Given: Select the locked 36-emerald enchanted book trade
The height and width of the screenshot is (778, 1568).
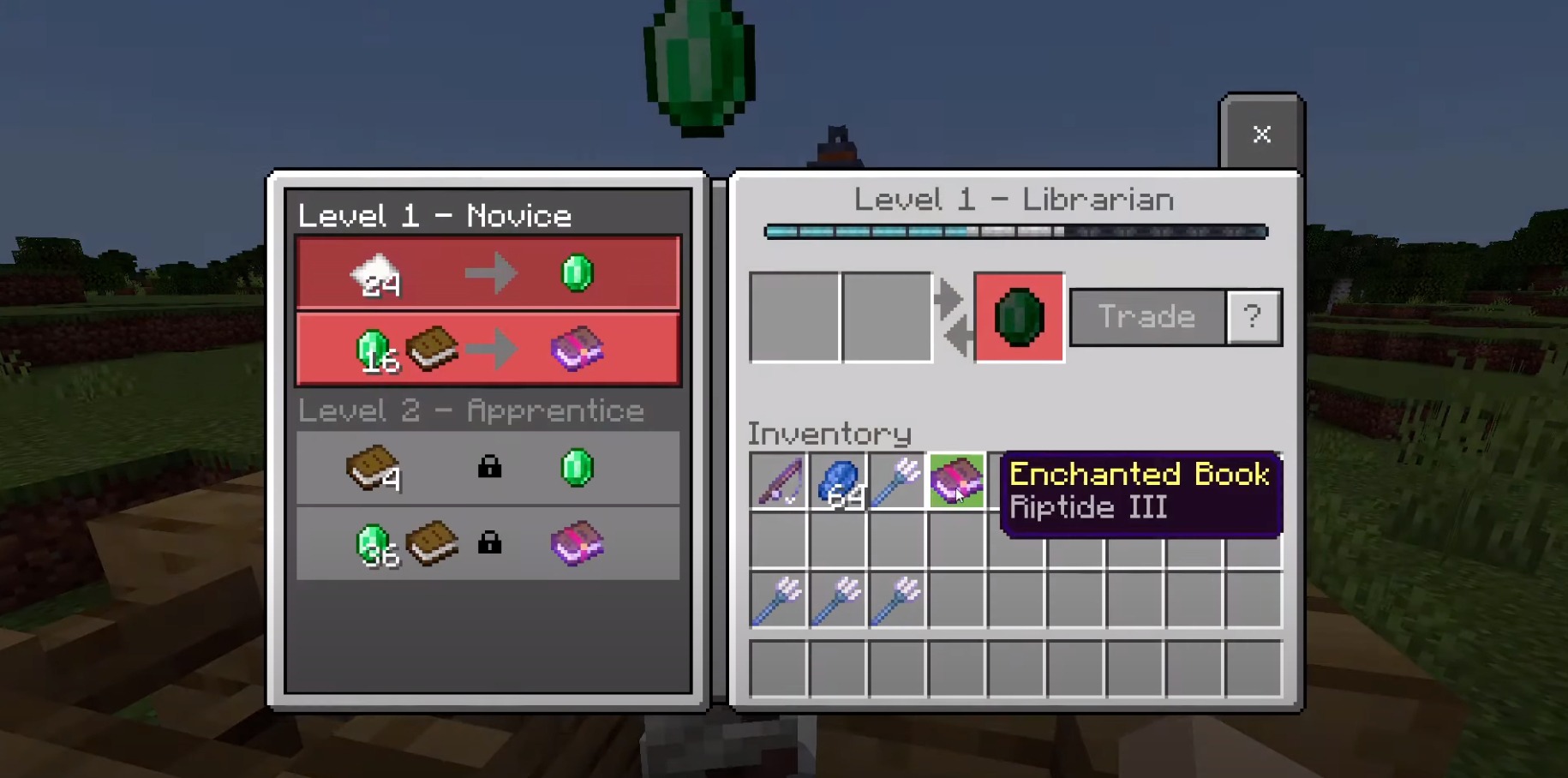Looking at the screenshot, I should tap(488, 543).
